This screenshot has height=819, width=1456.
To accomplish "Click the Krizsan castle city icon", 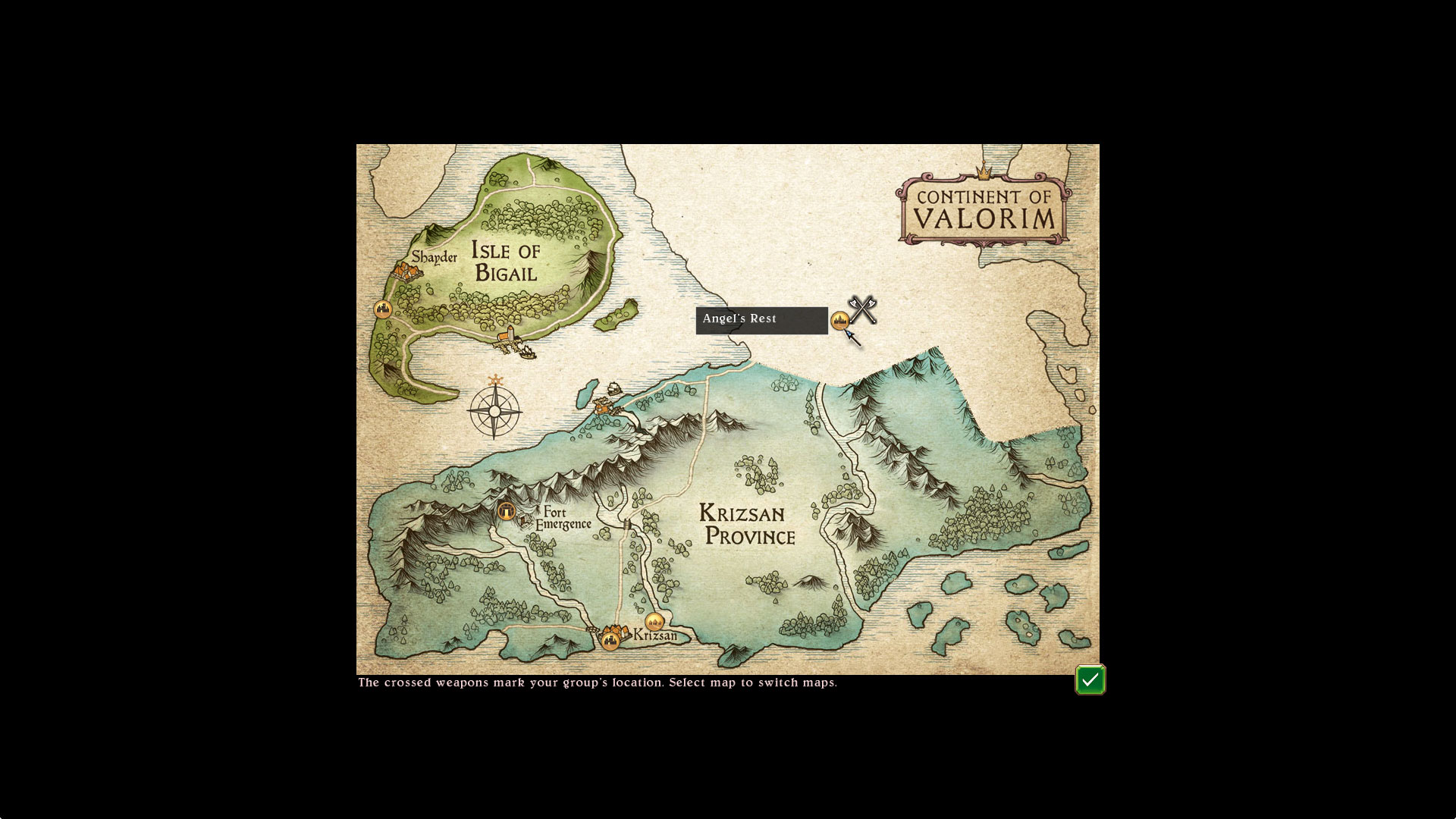I will (x=610, y=642).
